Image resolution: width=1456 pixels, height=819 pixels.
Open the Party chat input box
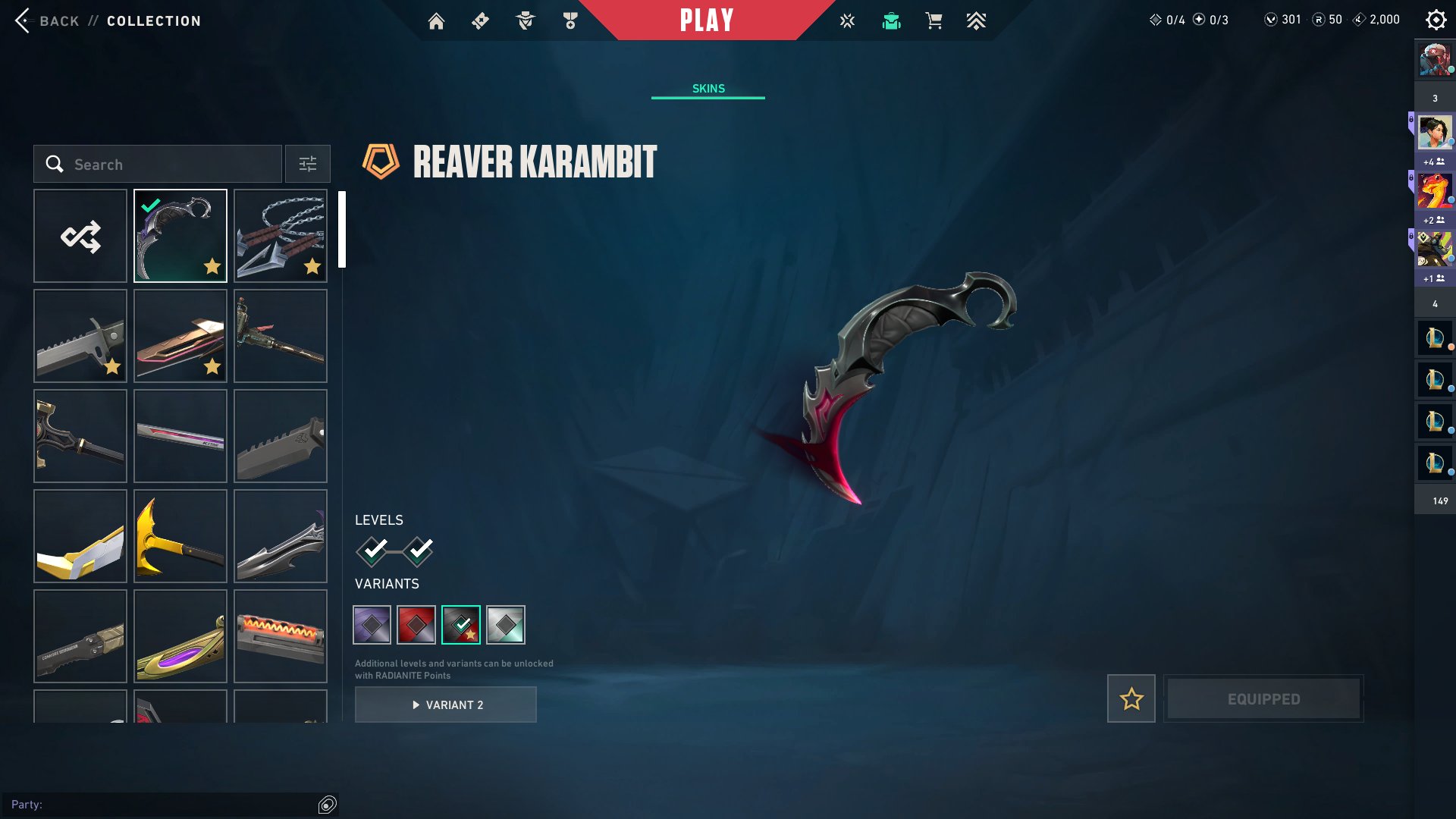159,805
